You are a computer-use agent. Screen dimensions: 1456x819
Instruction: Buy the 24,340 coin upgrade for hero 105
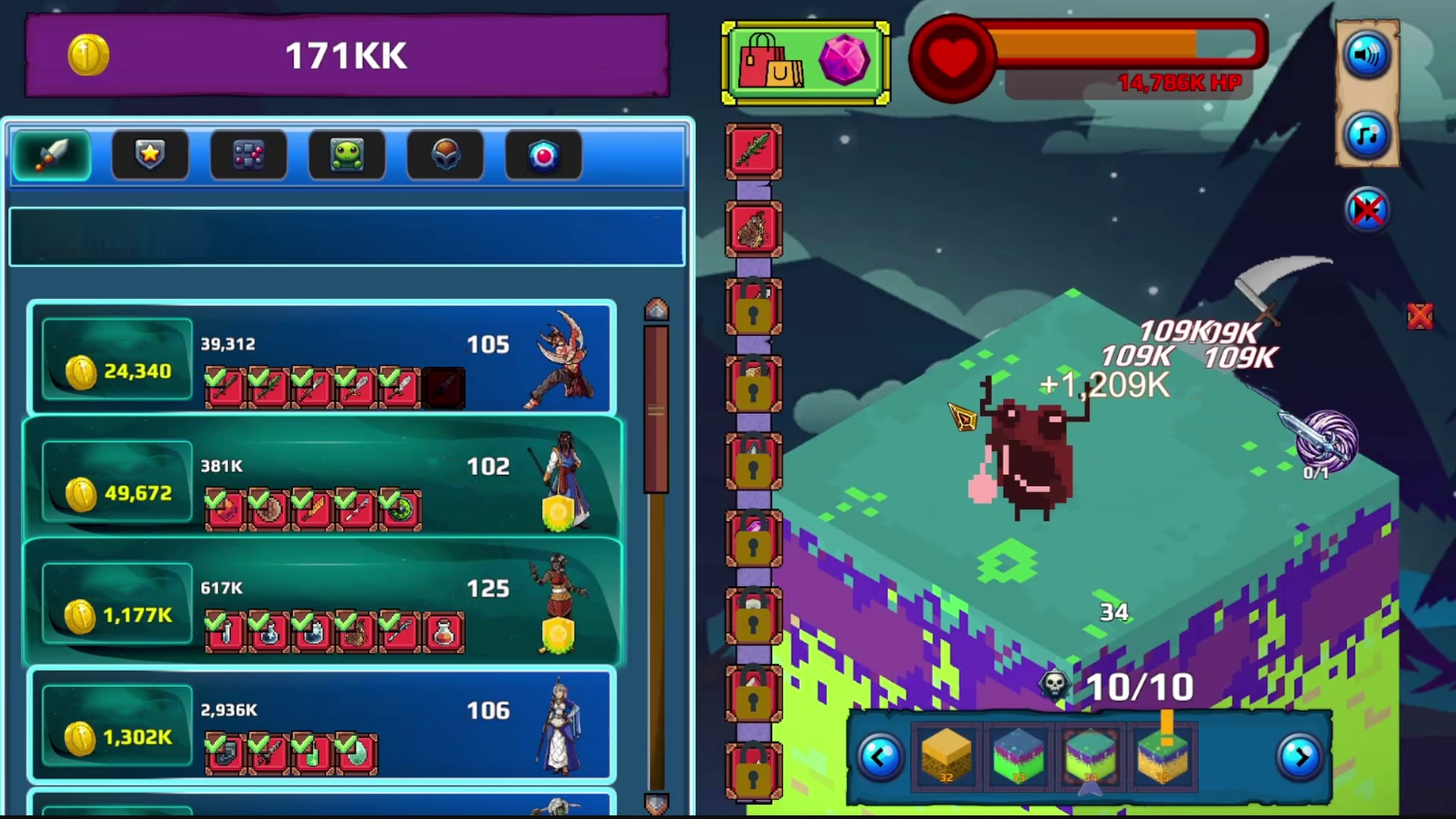(116, 371)
